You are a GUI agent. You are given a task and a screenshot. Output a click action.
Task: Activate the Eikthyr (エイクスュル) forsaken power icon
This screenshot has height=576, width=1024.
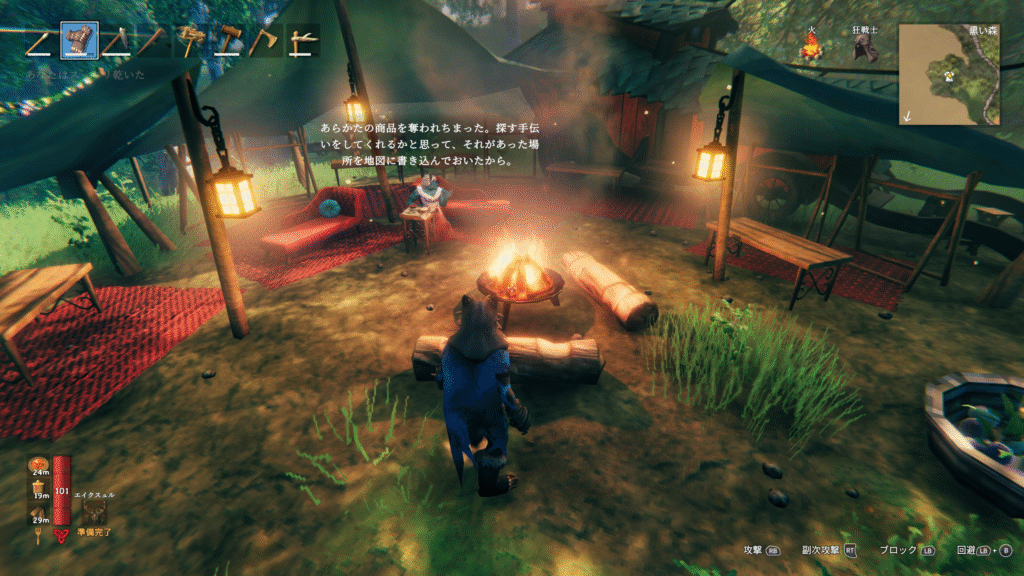(97, 512)
